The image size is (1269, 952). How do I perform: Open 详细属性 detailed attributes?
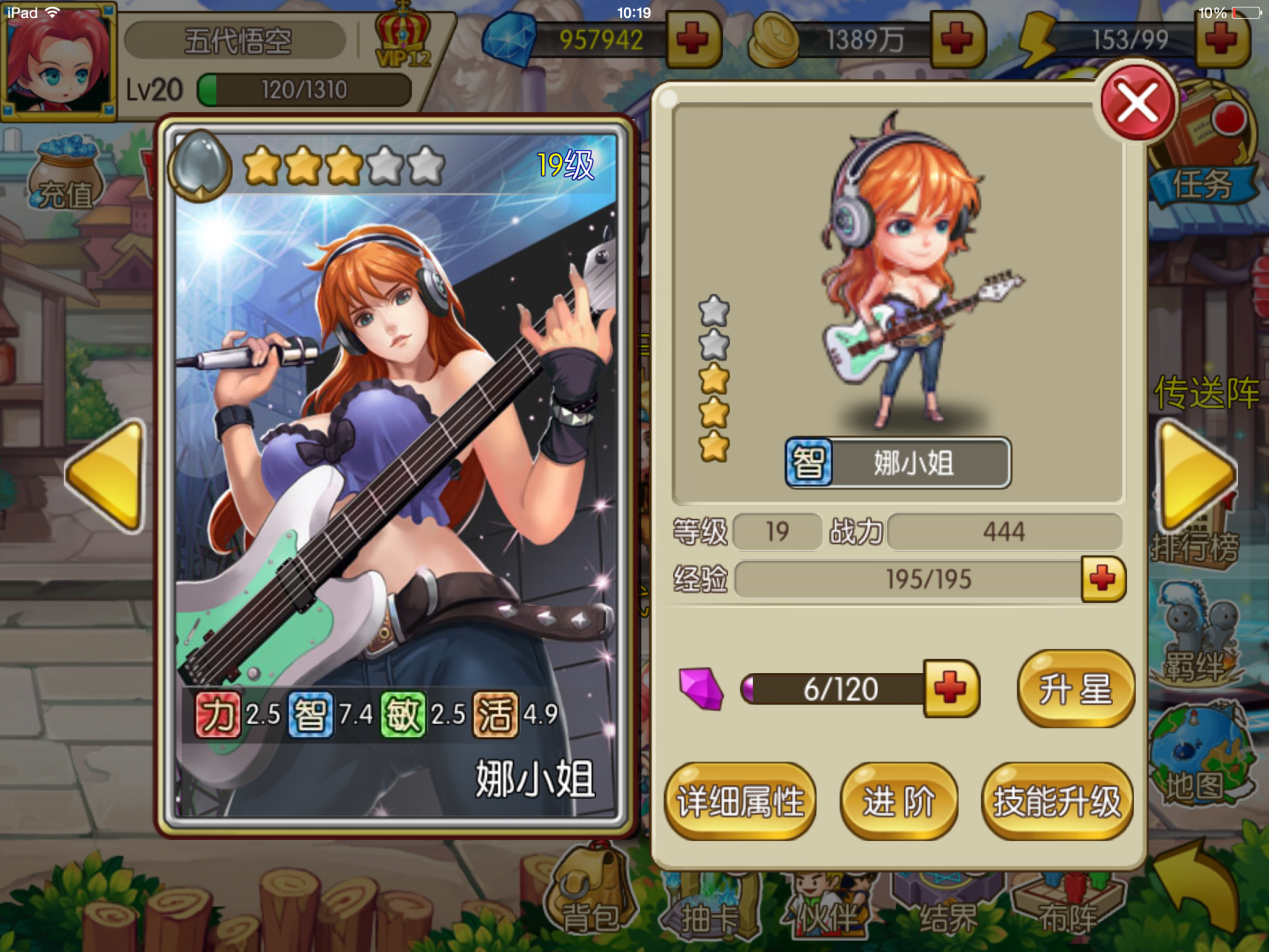coord(740,801)
